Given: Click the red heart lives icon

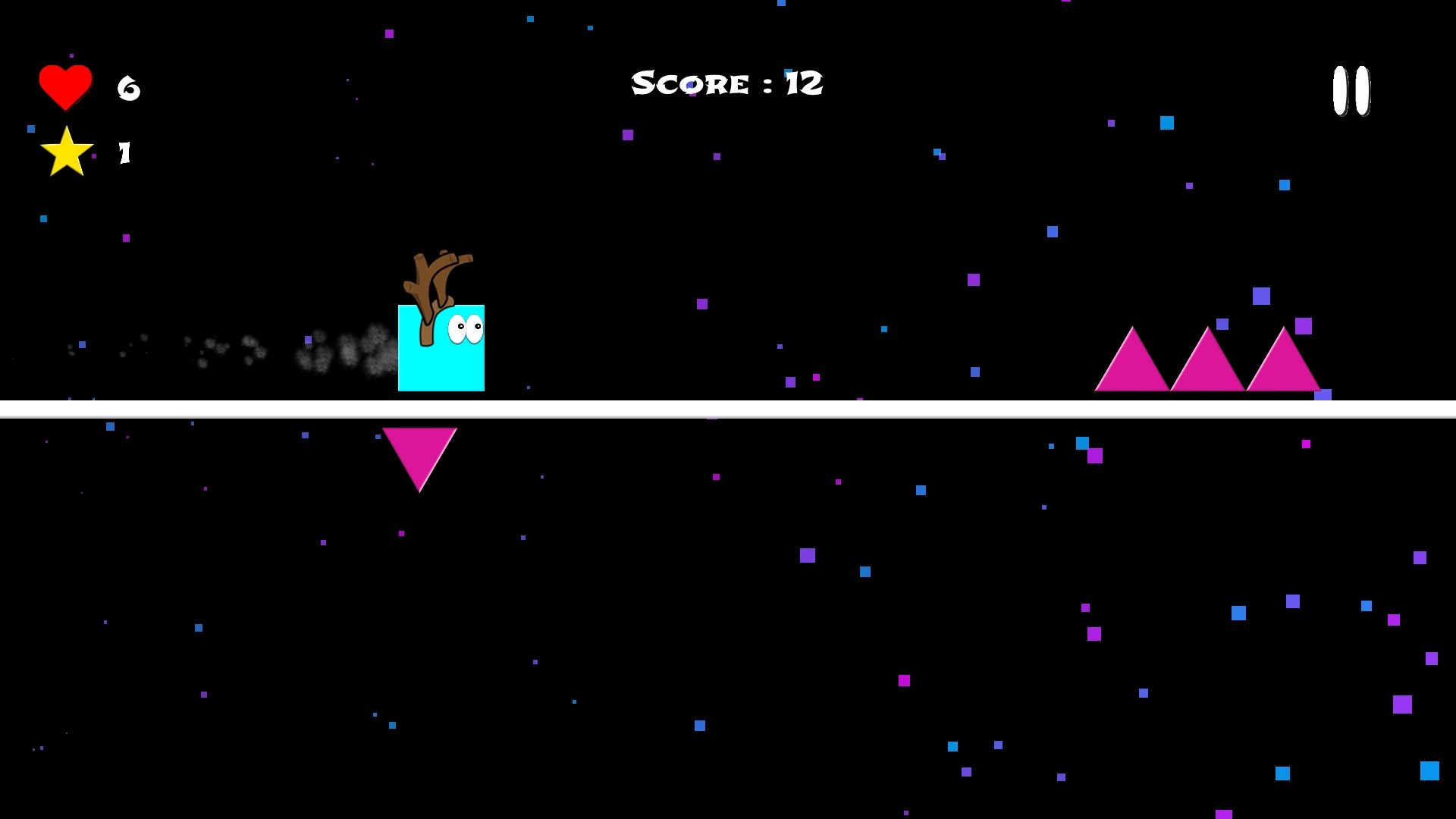Looking at the screenshot, I should point(66,85).
